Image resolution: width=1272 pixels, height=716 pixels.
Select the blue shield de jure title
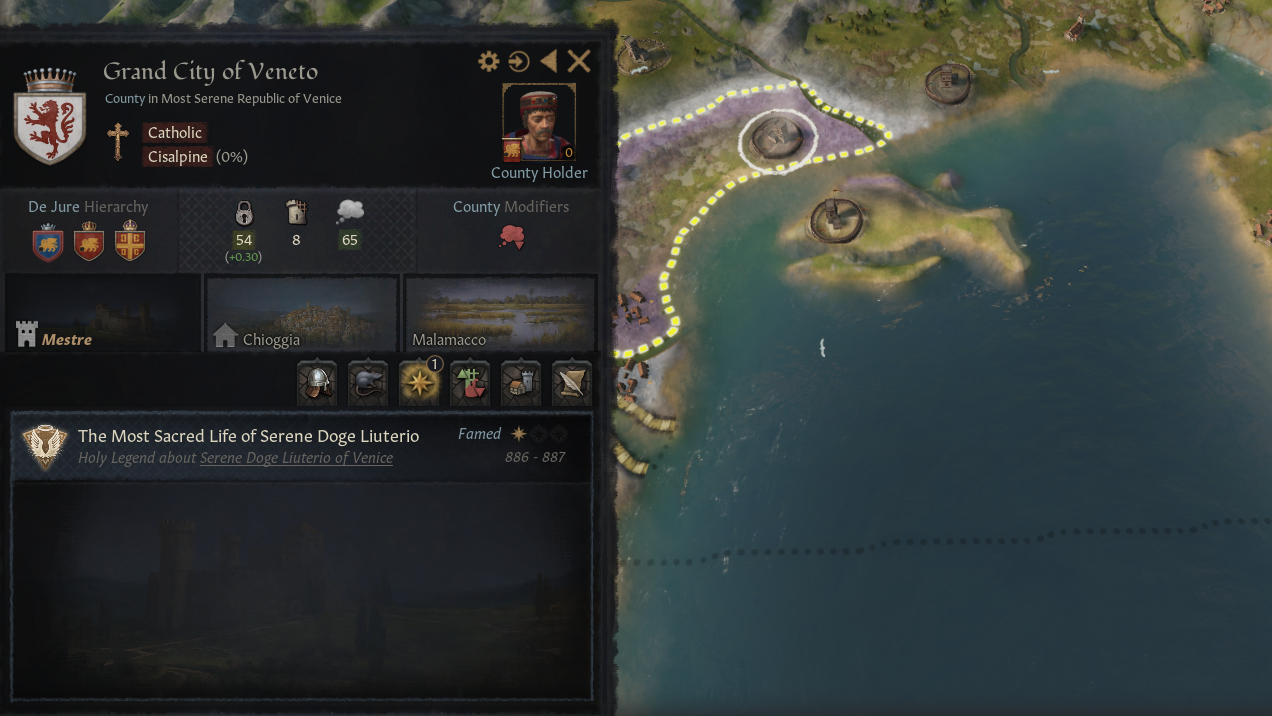click(x=48, y=243)
